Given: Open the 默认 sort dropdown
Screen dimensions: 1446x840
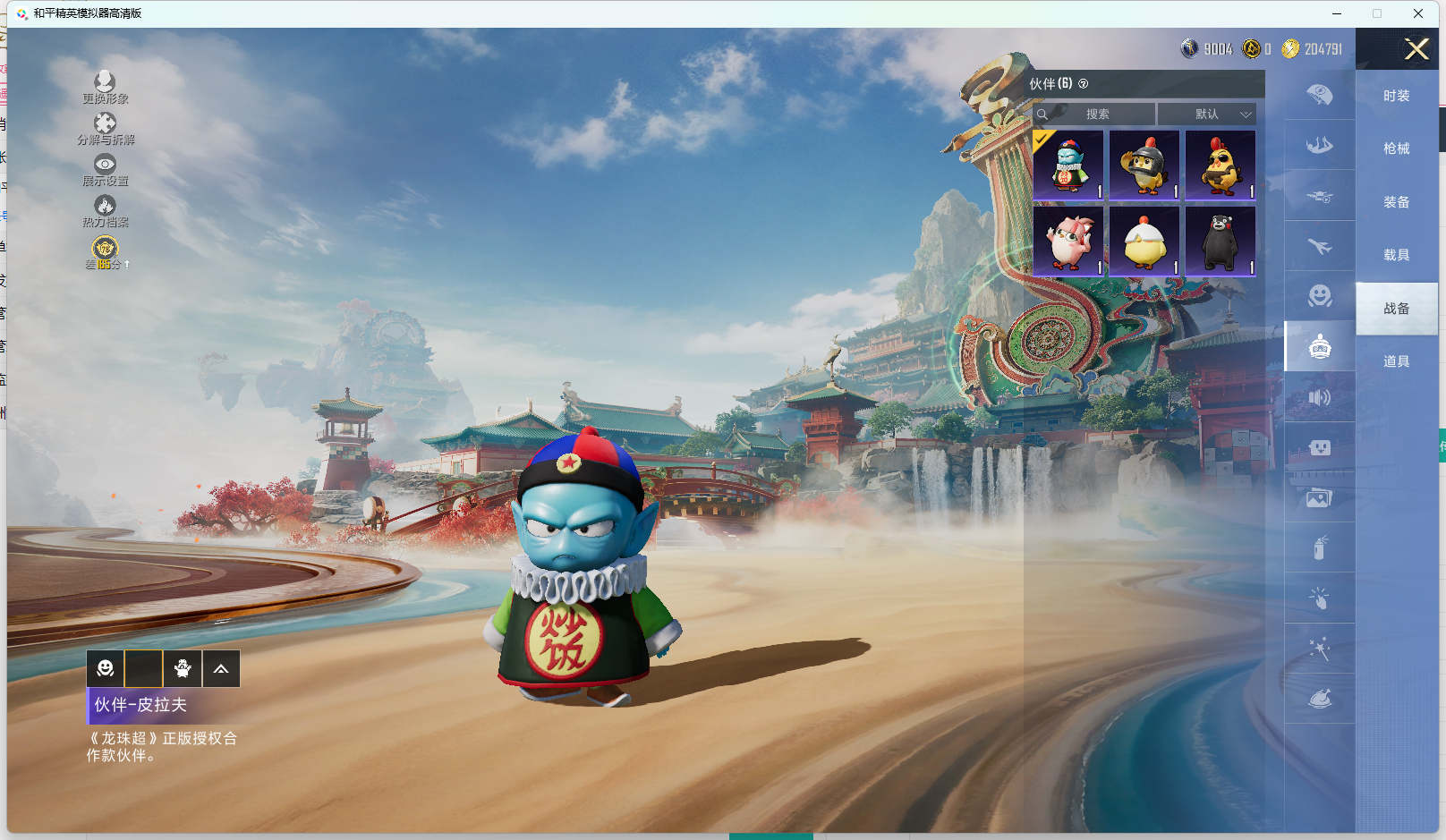Looking at the screenshot, I should 1208,115.
